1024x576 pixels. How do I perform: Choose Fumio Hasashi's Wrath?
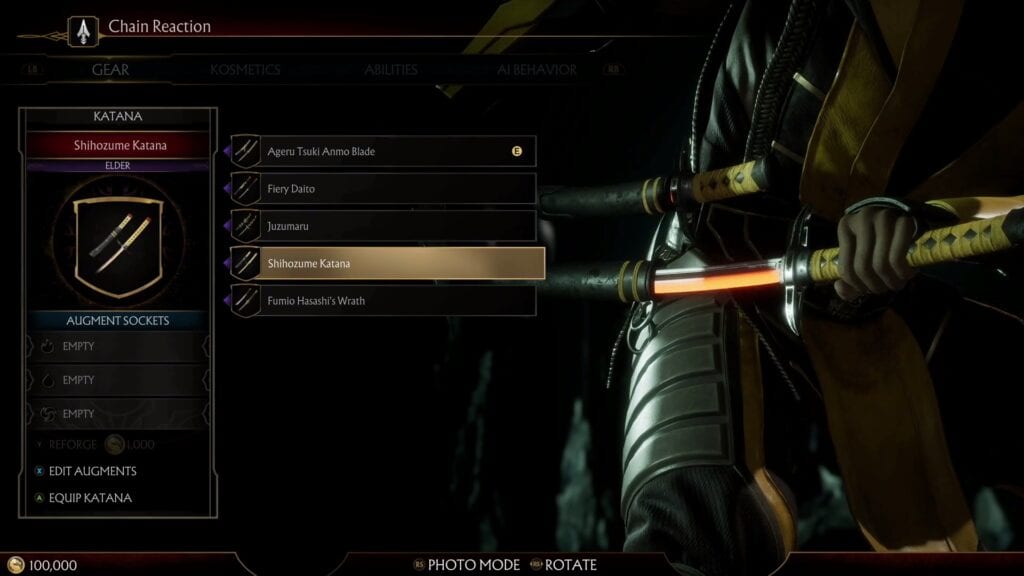[384, 300]
